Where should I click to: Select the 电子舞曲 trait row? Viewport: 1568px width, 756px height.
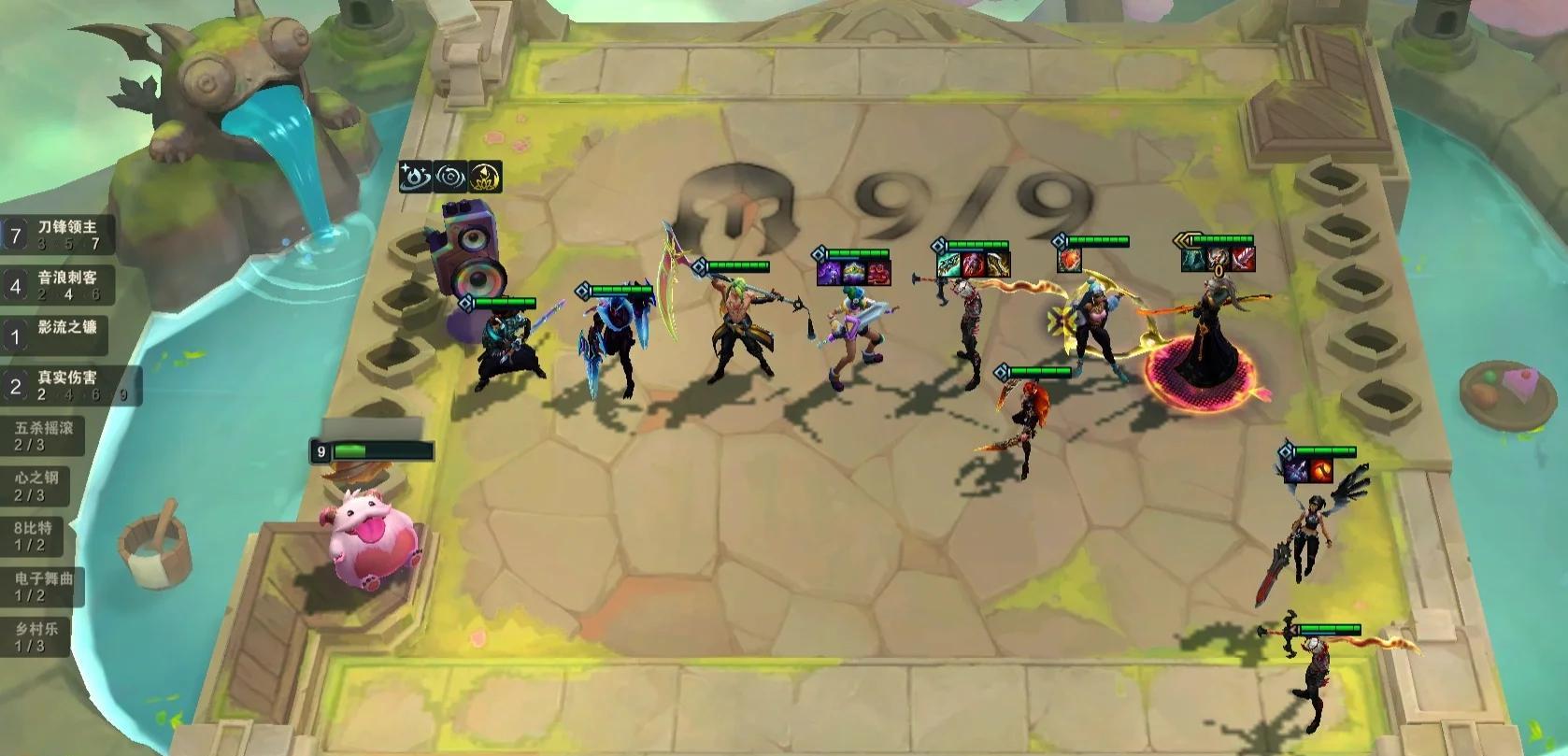43,586
